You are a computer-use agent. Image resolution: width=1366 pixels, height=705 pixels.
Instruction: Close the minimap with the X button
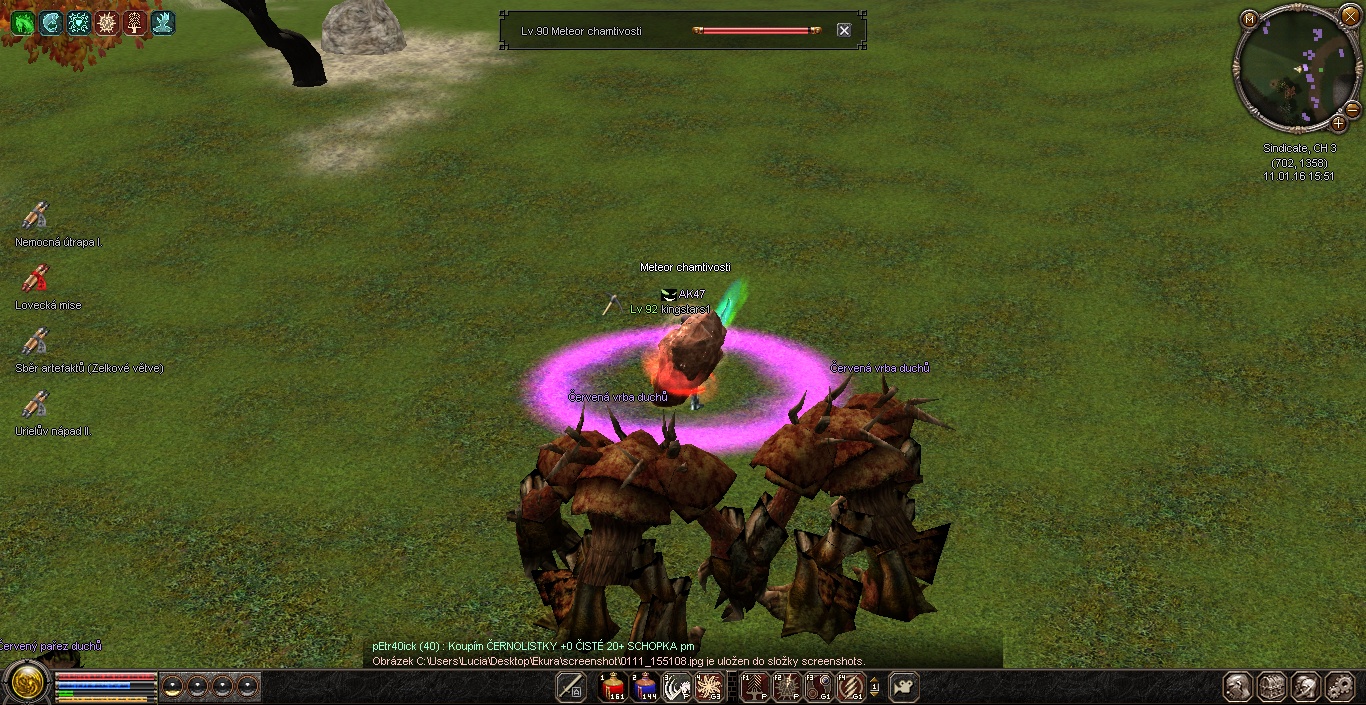(1350, 17)
